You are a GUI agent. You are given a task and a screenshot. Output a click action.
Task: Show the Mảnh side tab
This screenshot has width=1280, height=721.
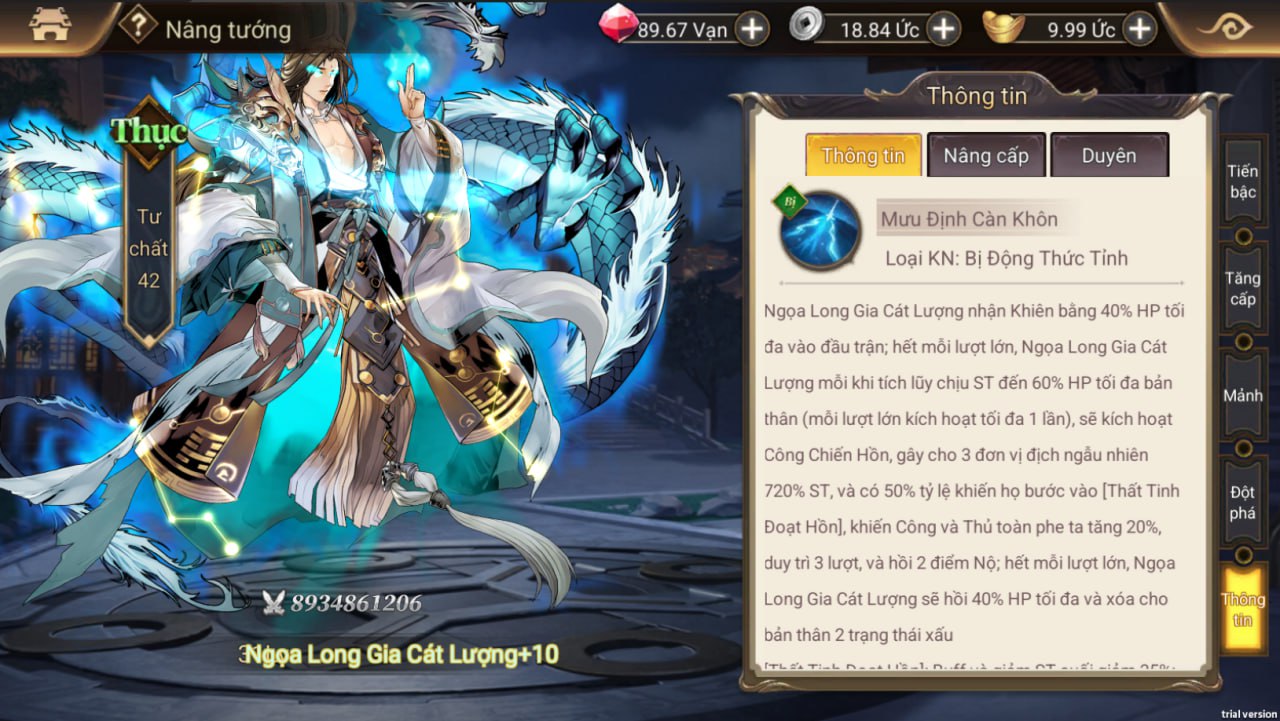point(1243,396)
